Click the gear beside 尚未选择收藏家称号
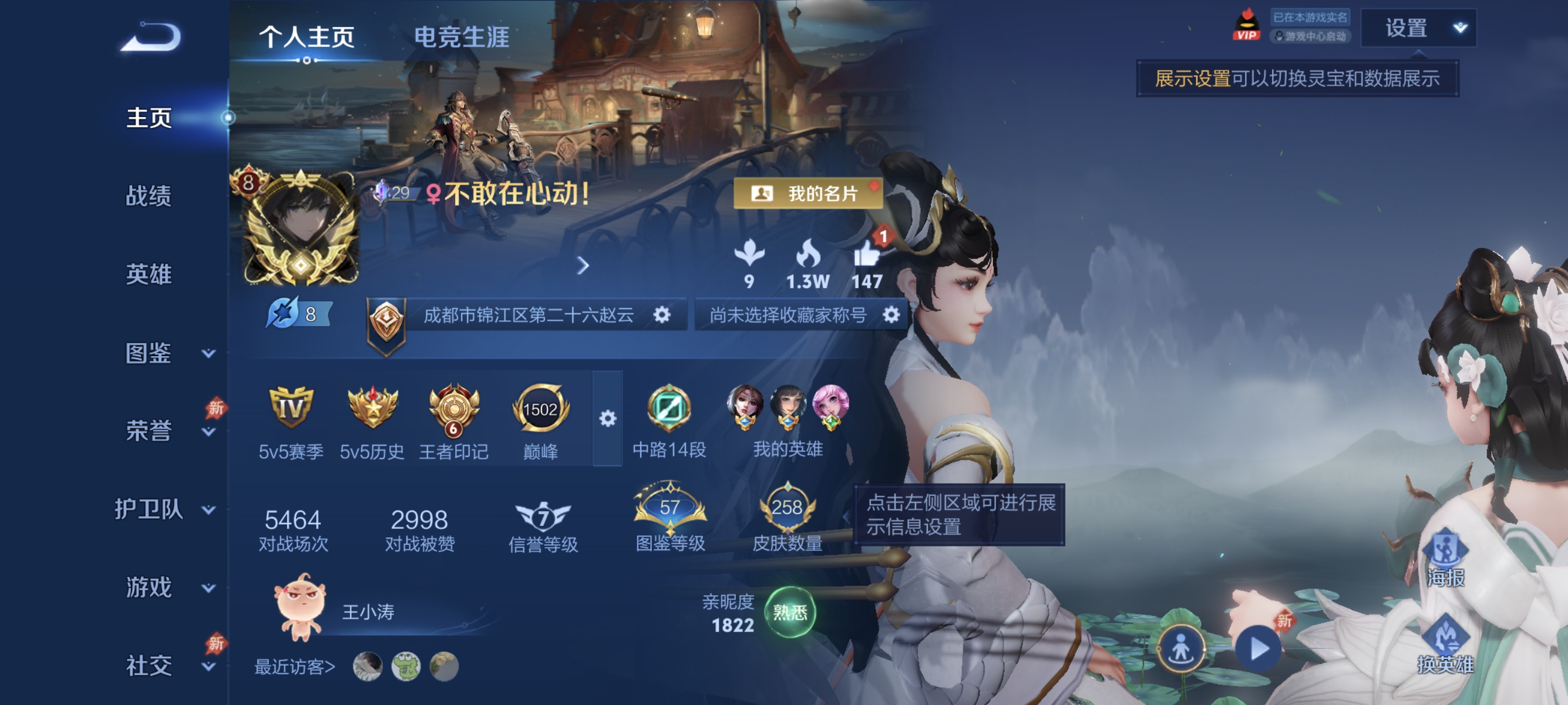 [890, 315]
